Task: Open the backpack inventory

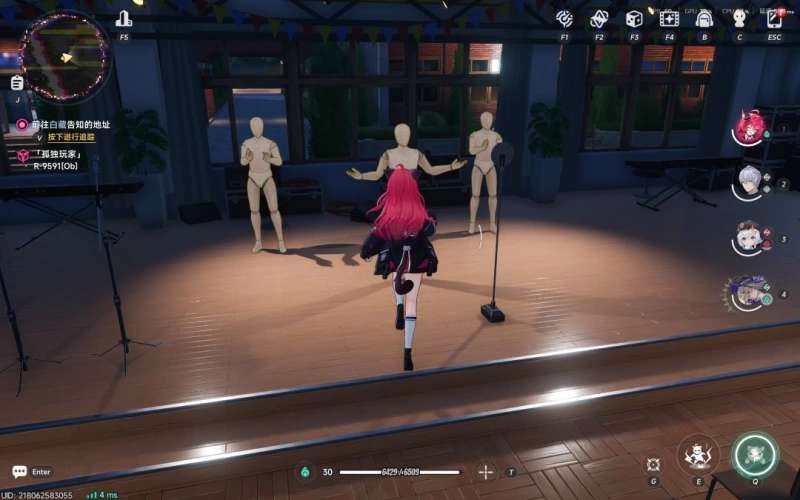Action: (x=704, y=19)
